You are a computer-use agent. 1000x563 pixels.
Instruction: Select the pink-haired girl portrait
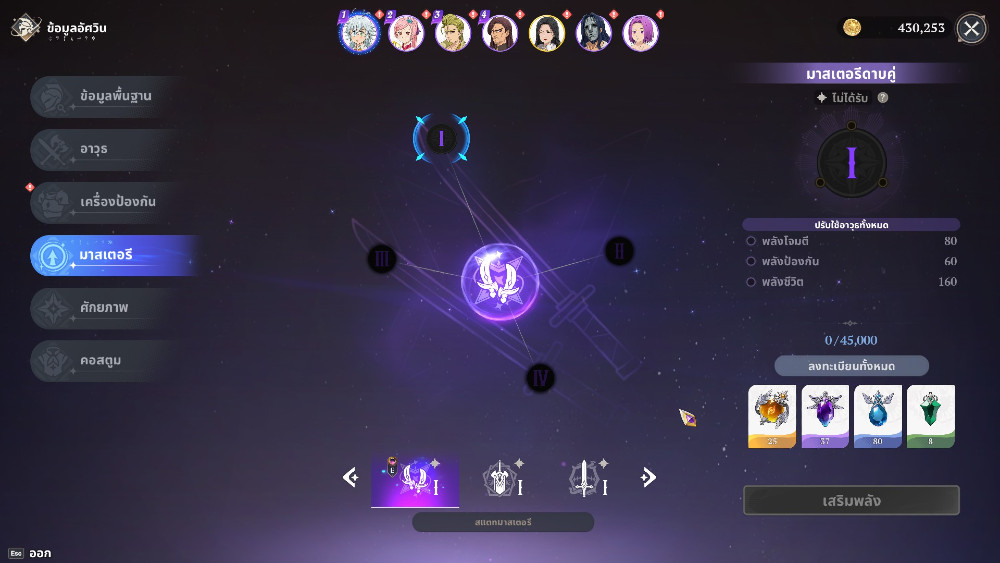click(x=406, y=33)
